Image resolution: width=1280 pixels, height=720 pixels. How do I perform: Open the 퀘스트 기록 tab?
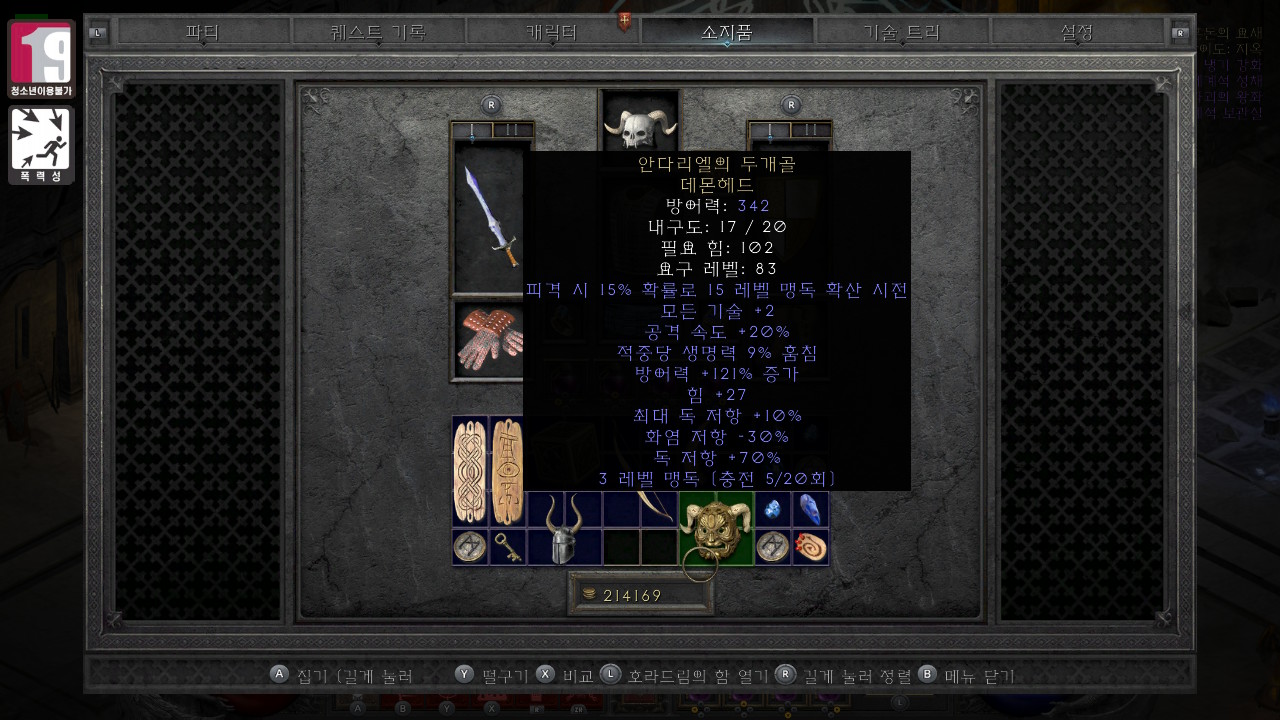pos(378,32)
